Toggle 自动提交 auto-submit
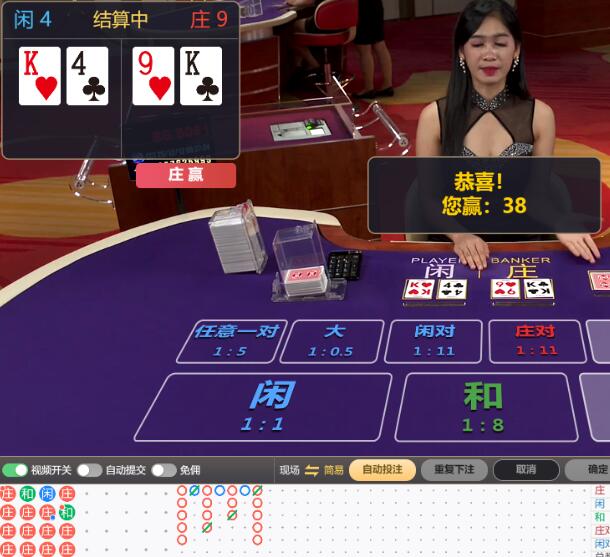The image size is (610, 557). coord(89,470)
